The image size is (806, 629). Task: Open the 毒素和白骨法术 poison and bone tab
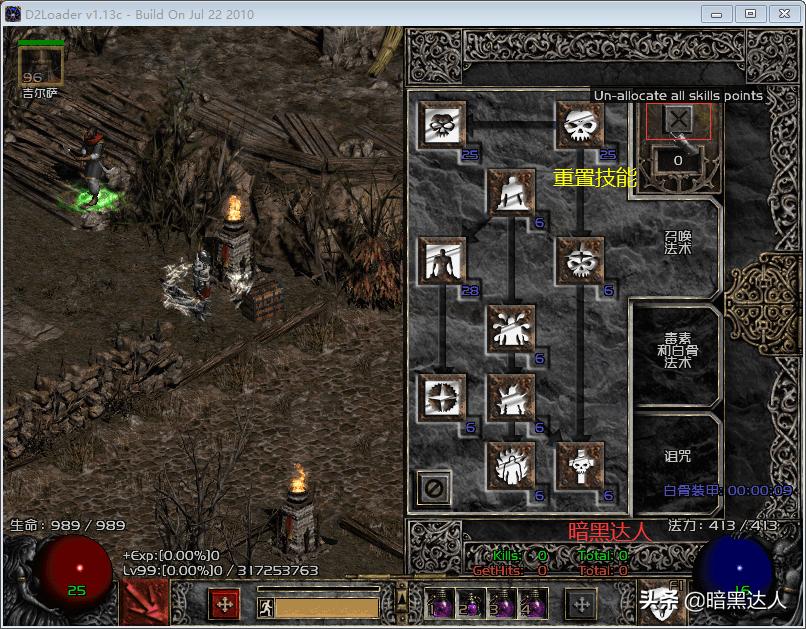point(677,350)
